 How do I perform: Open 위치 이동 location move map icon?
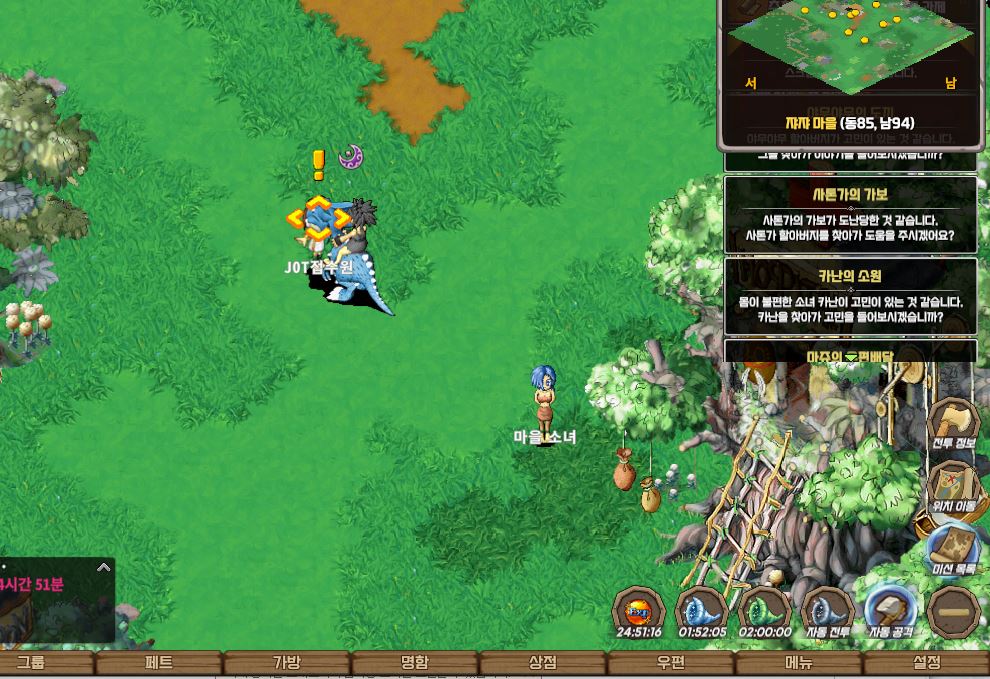point(953,485)
